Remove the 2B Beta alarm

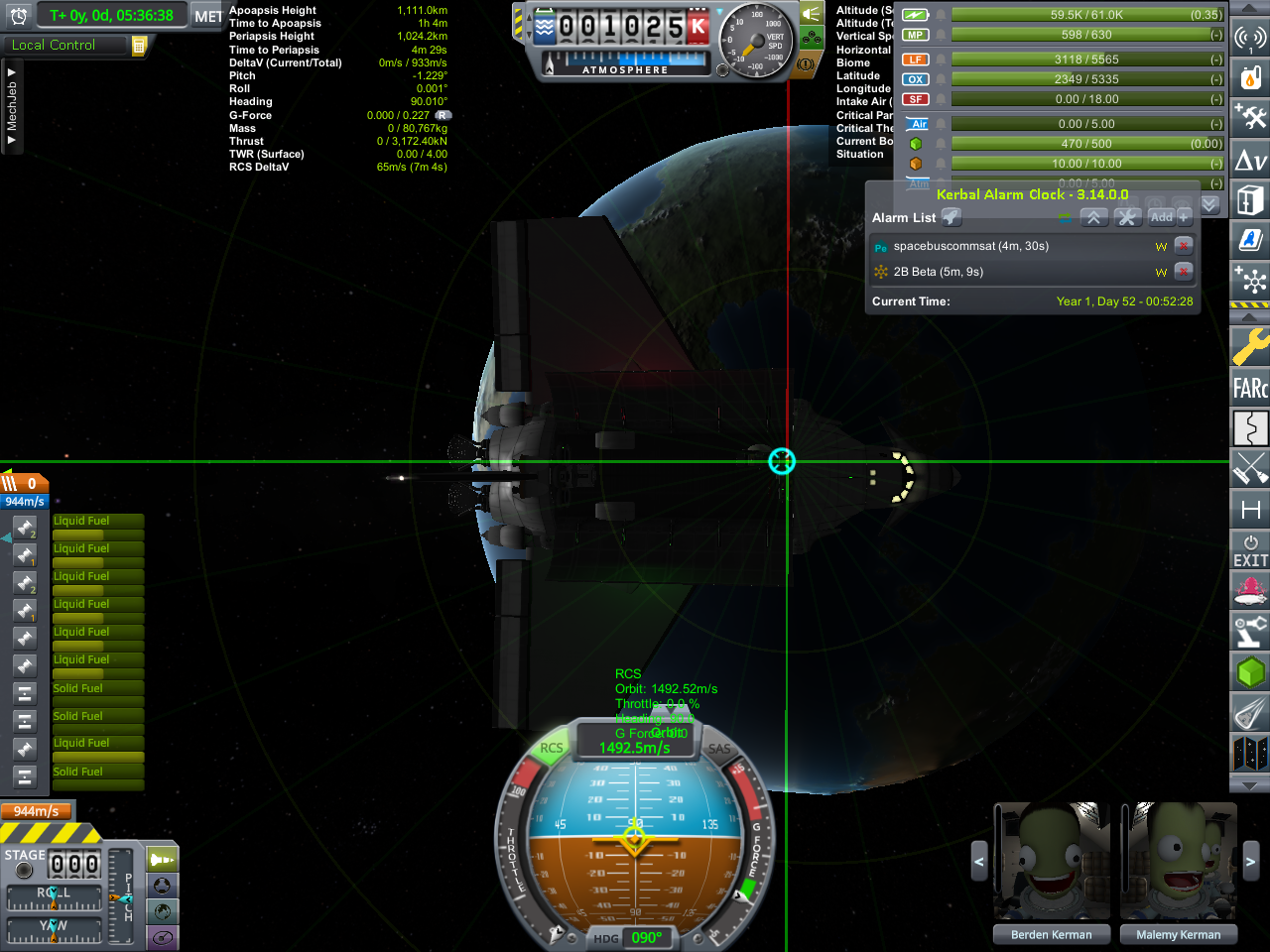pos(1183,272)
